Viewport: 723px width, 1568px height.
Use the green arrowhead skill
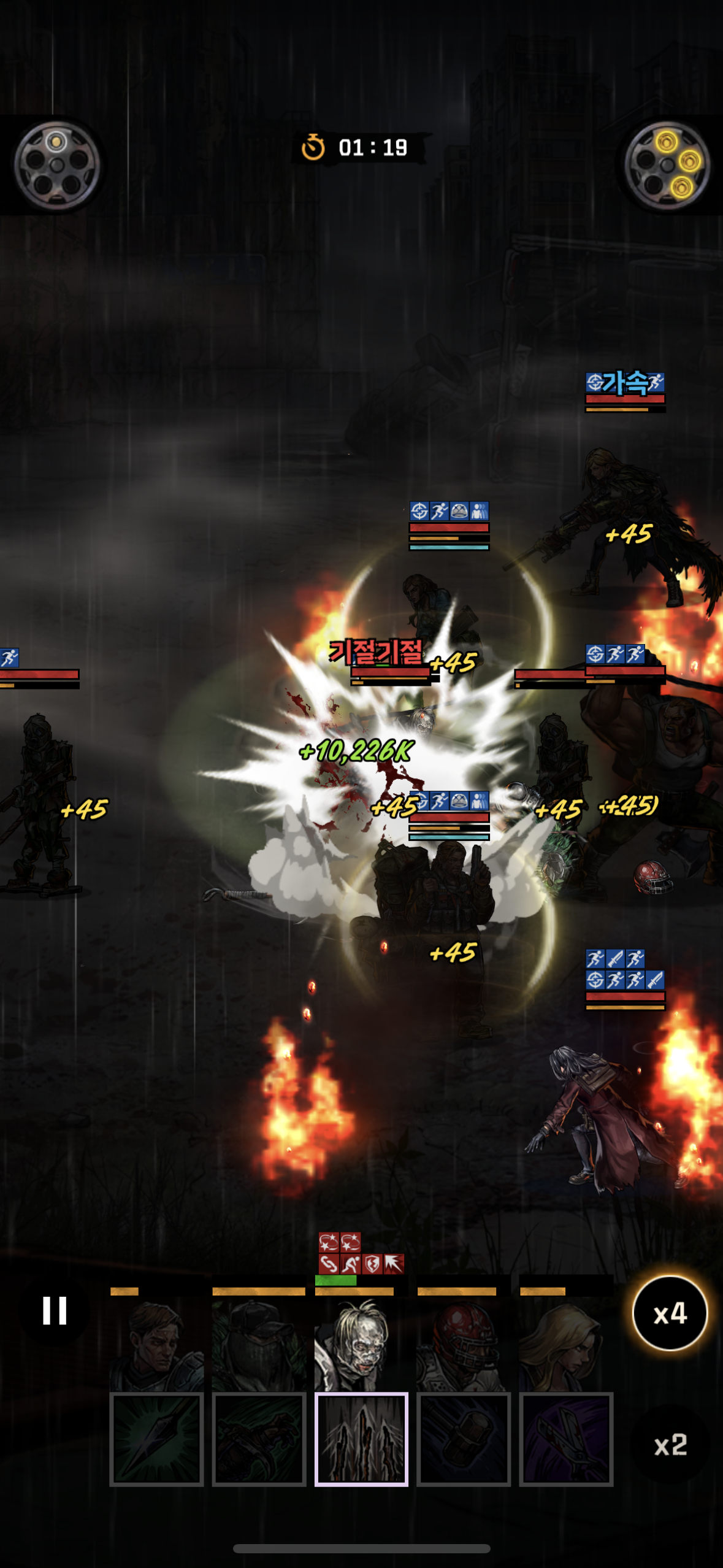pos(156,1439)
